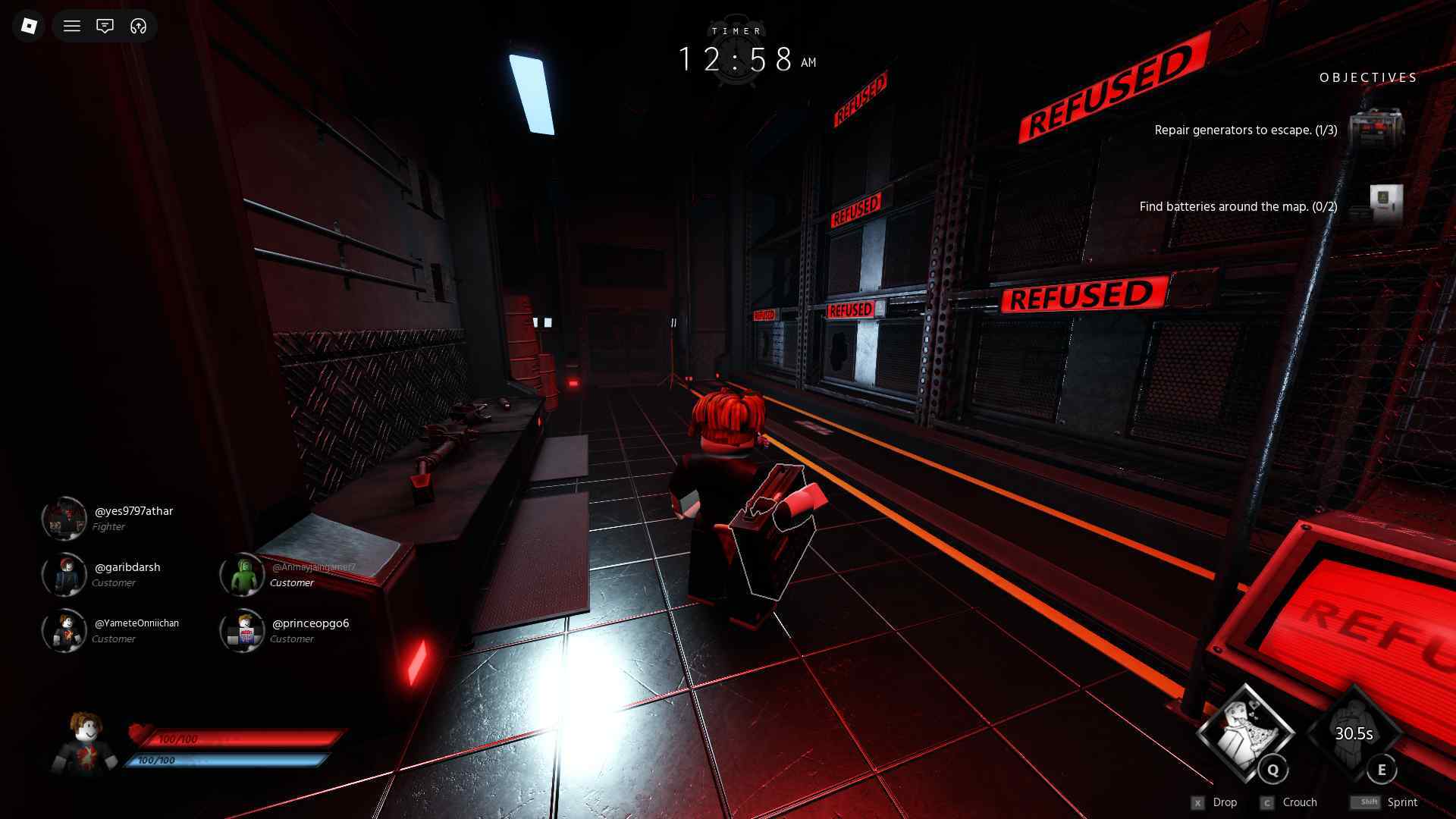The image size is (1456, 819).
Task: Click the Roblox logo in the top-left
Action: point(28,26)
